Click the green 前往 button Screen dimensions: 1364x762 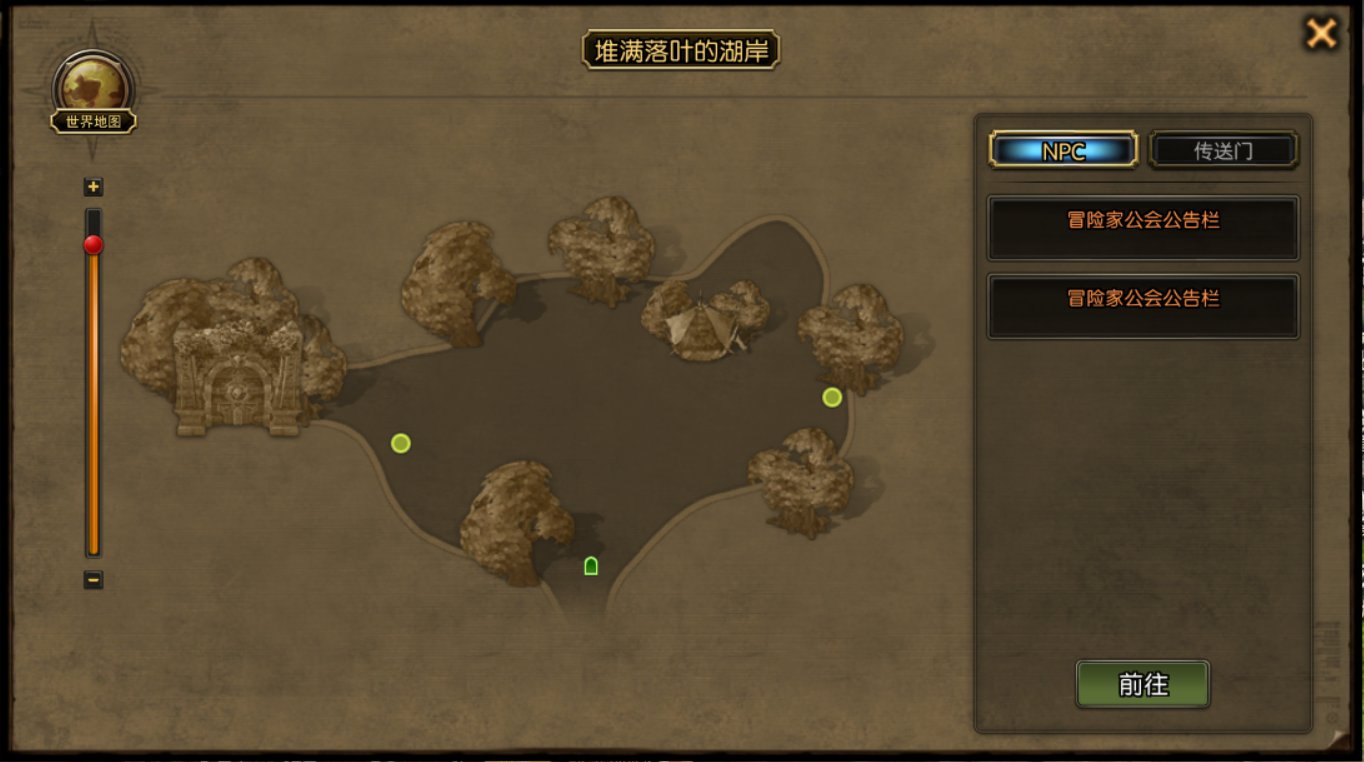click(1142, 685)
